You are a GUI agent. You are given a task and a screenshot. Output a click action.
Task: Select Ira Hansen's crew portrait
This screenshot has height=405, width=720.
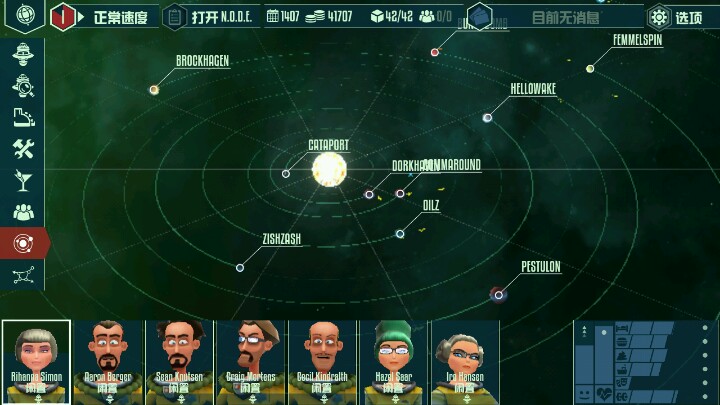pos(465,360)
